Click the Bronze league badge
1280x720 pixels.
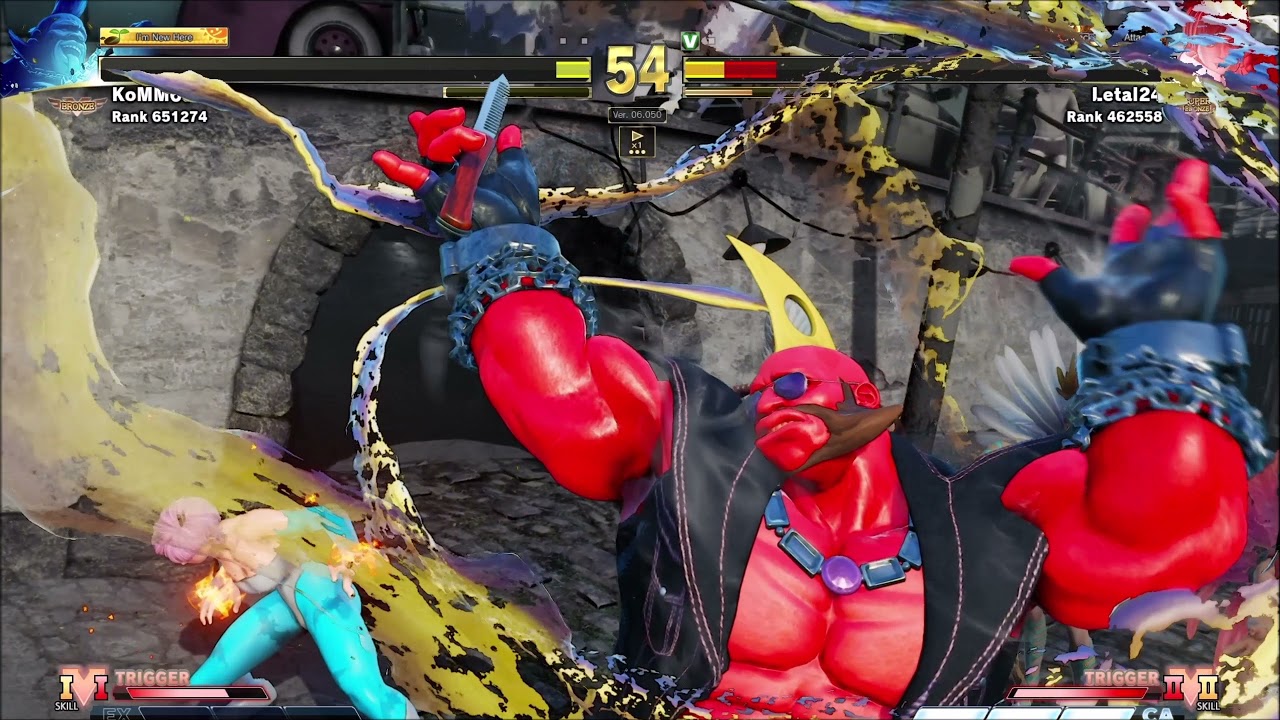point(76,103)
